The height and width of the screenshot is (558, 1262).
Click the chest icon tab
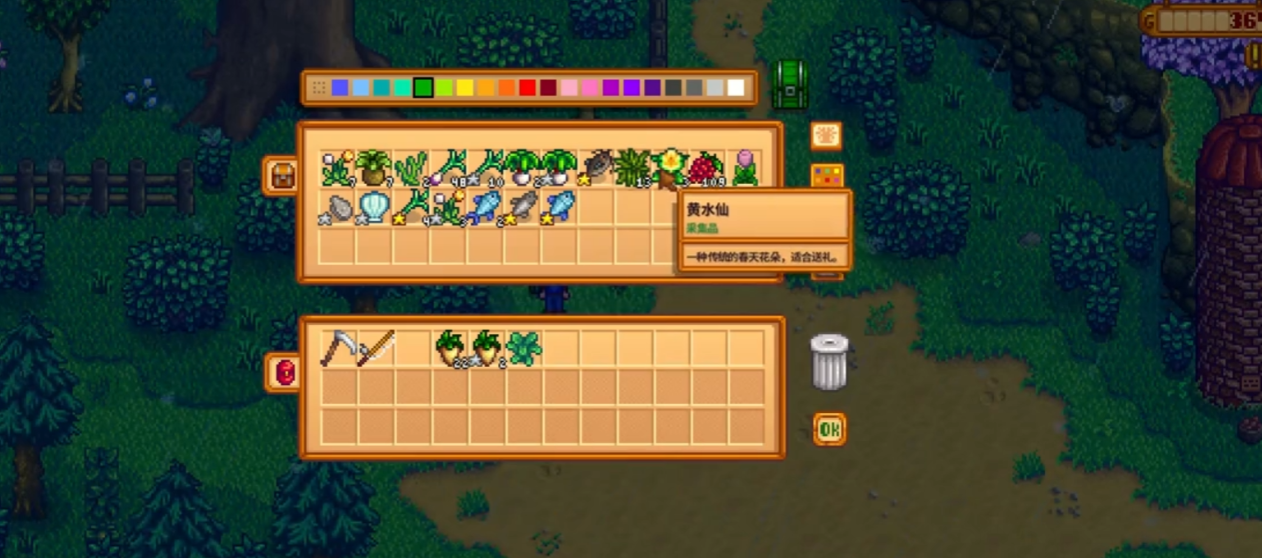click(279, 176)
